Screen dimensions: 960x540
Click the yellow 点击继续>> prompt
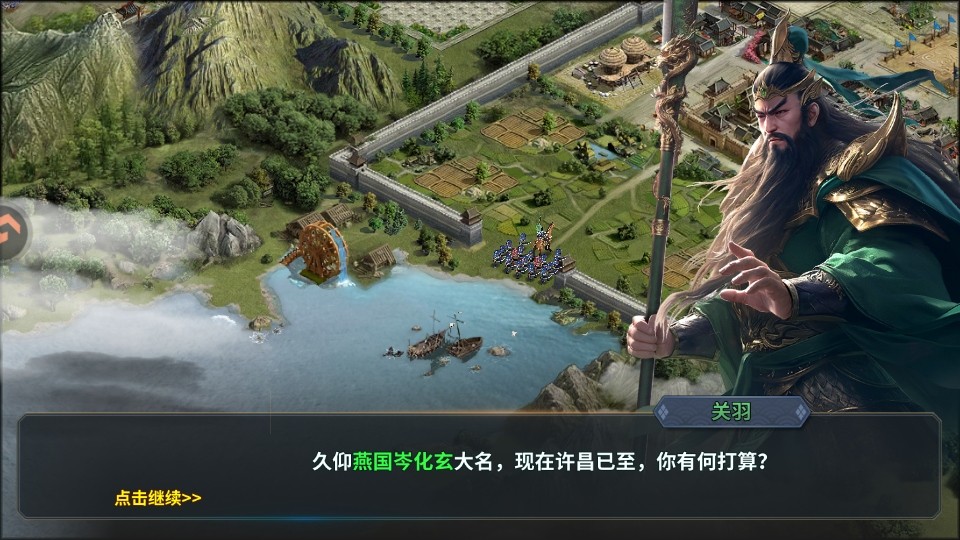coord(158,498)
